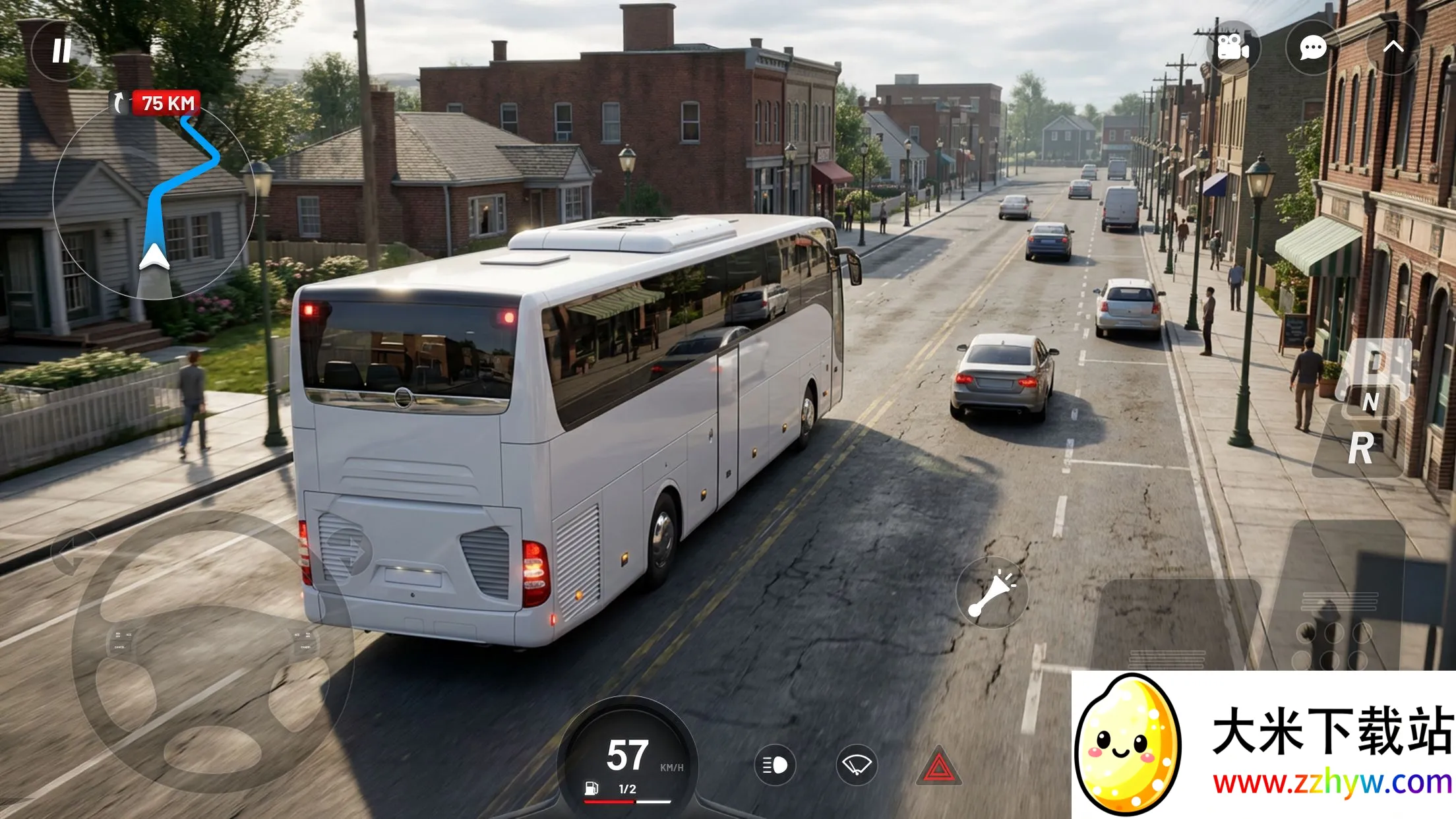This screenshot has height=819, width=1456.
Task: Step on the accelerator pedal
Action: [1339, 593]
